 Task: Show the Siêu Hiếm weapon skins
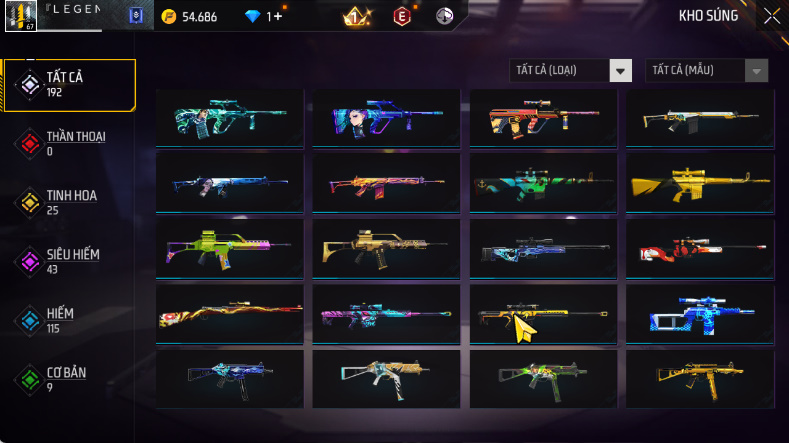[x=69, y=261]
